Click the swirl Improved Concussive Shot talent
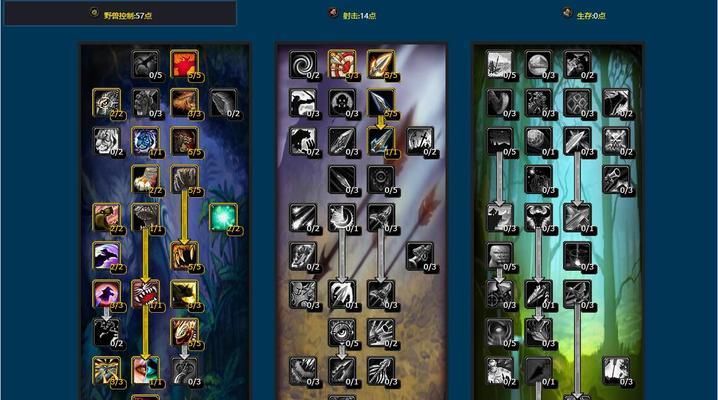This screenshot has height=400, width=718. (302, 64)
